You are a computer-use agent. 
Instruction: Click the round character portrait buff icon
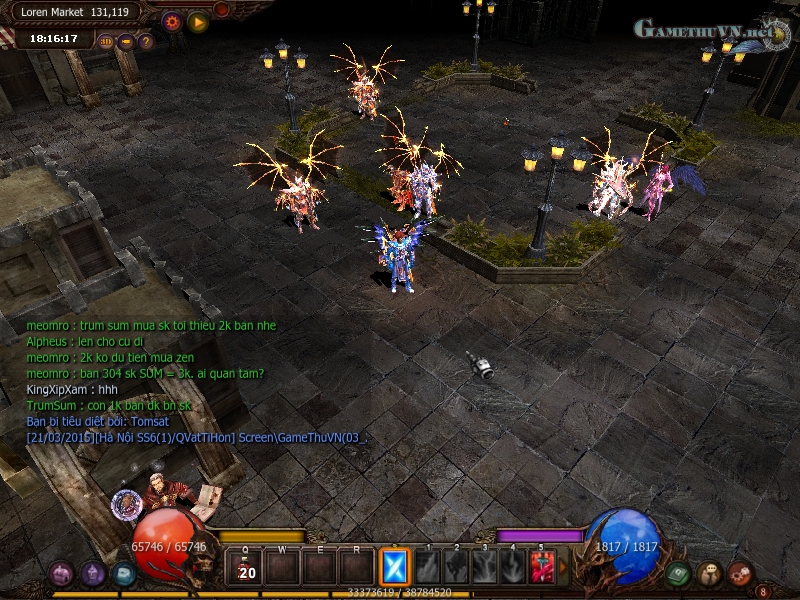tap(126, 503)
